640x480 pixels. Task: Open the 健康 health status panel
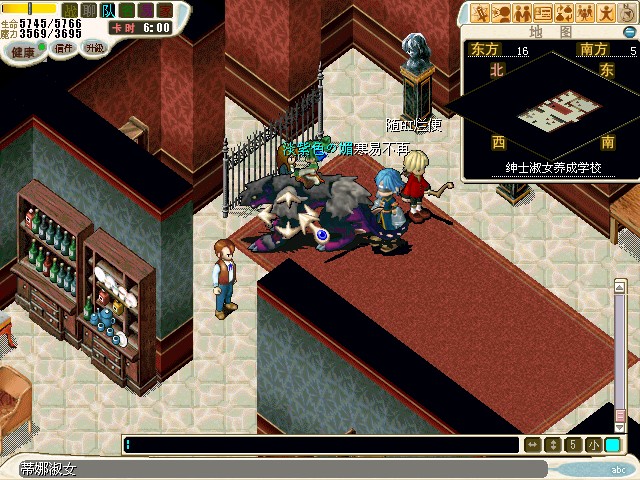pyautogui.click(x=22, y=49)
